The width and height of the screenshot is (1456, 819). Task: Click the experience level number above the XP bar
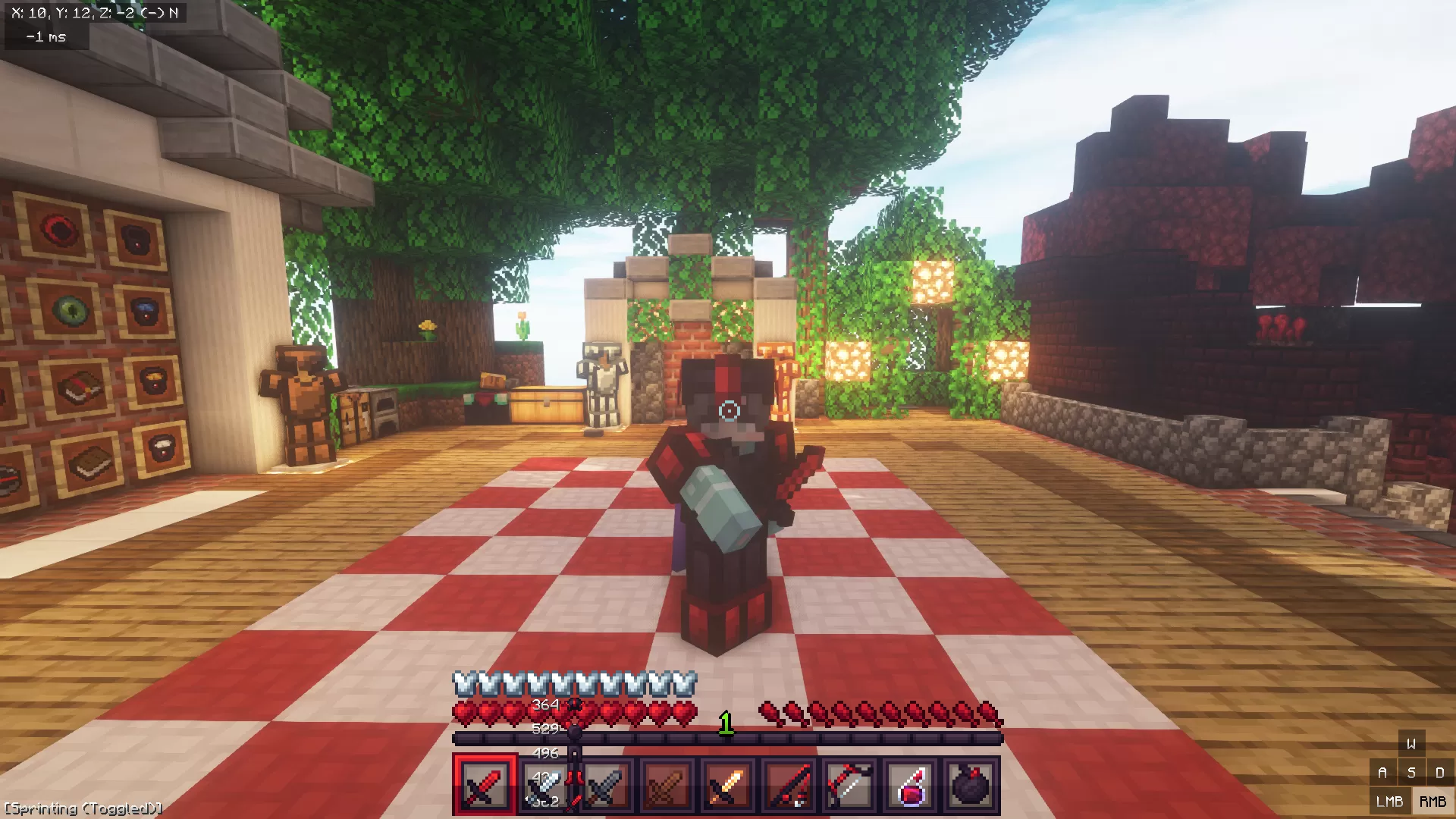point(726,723)
